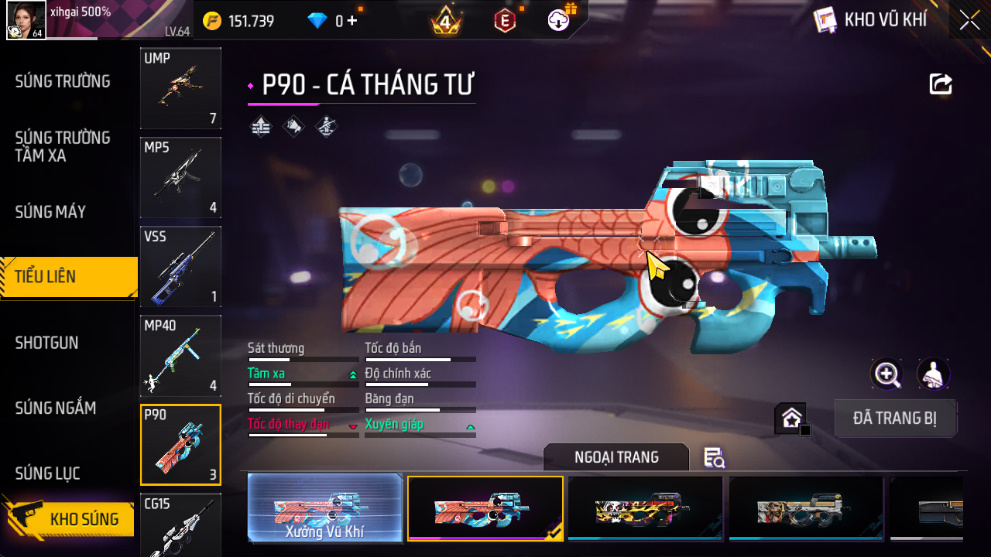Open the Xưởng Vũ Khí skin tile
Screen dimensions: 991x557
[325, 508]
